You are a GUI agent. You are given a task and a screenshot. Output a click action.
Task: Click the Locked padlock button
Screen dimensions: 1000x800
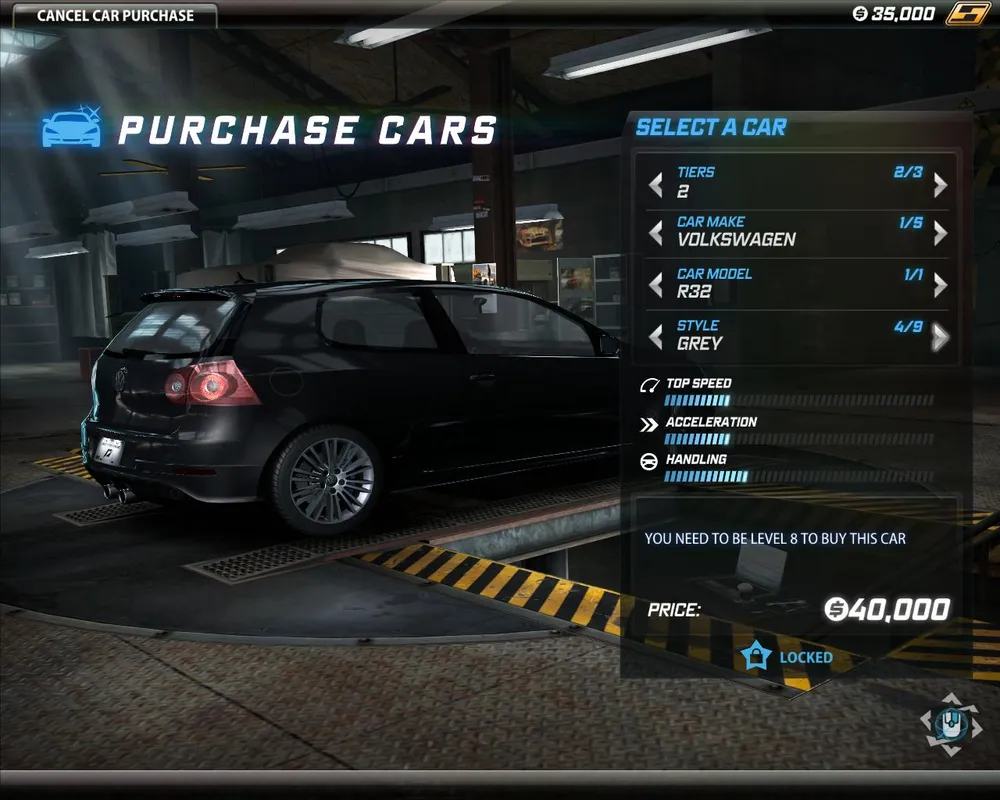click(x=757, y=657)
